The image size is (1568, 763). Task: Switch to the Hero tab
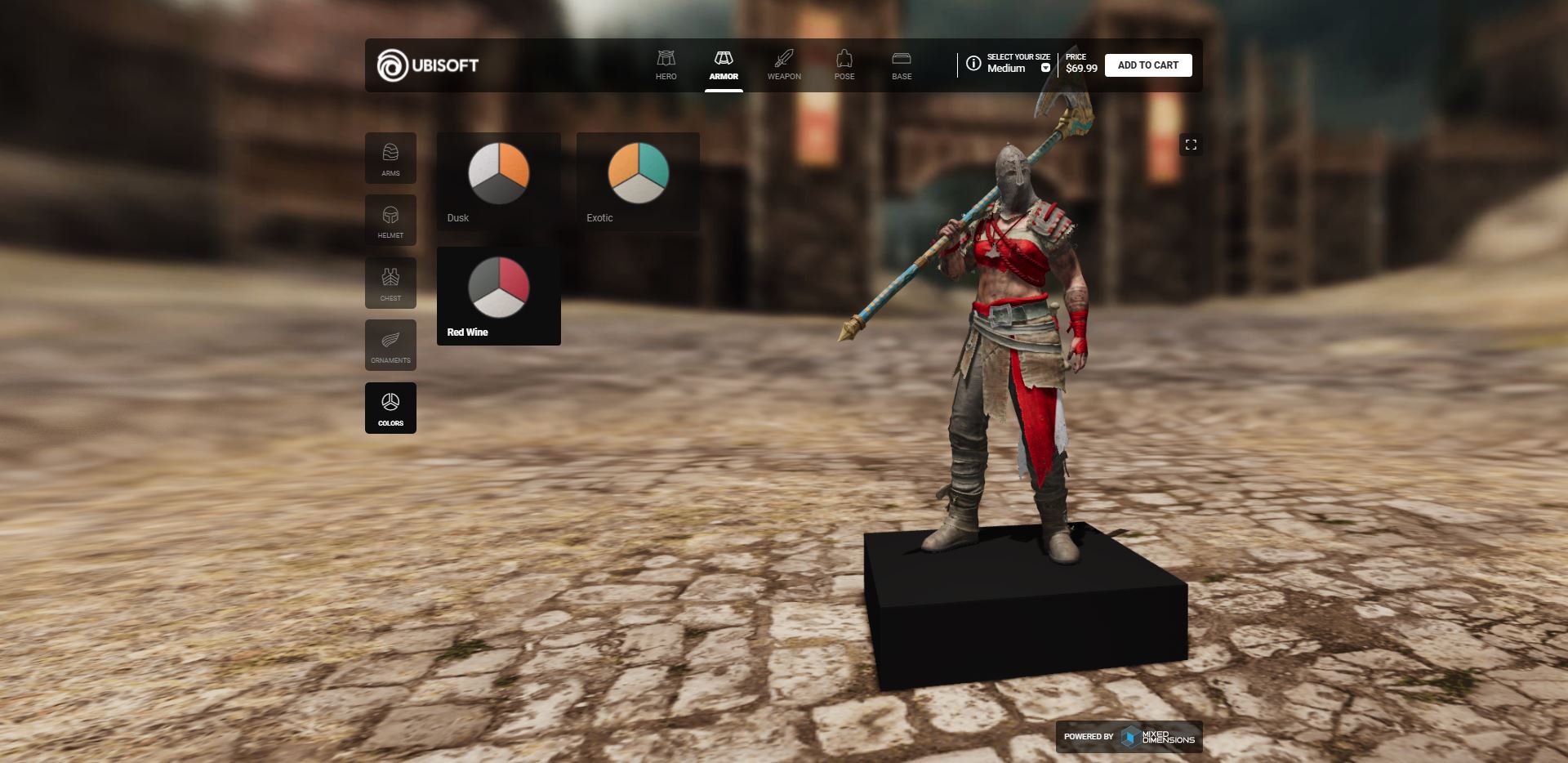(666, 65)
